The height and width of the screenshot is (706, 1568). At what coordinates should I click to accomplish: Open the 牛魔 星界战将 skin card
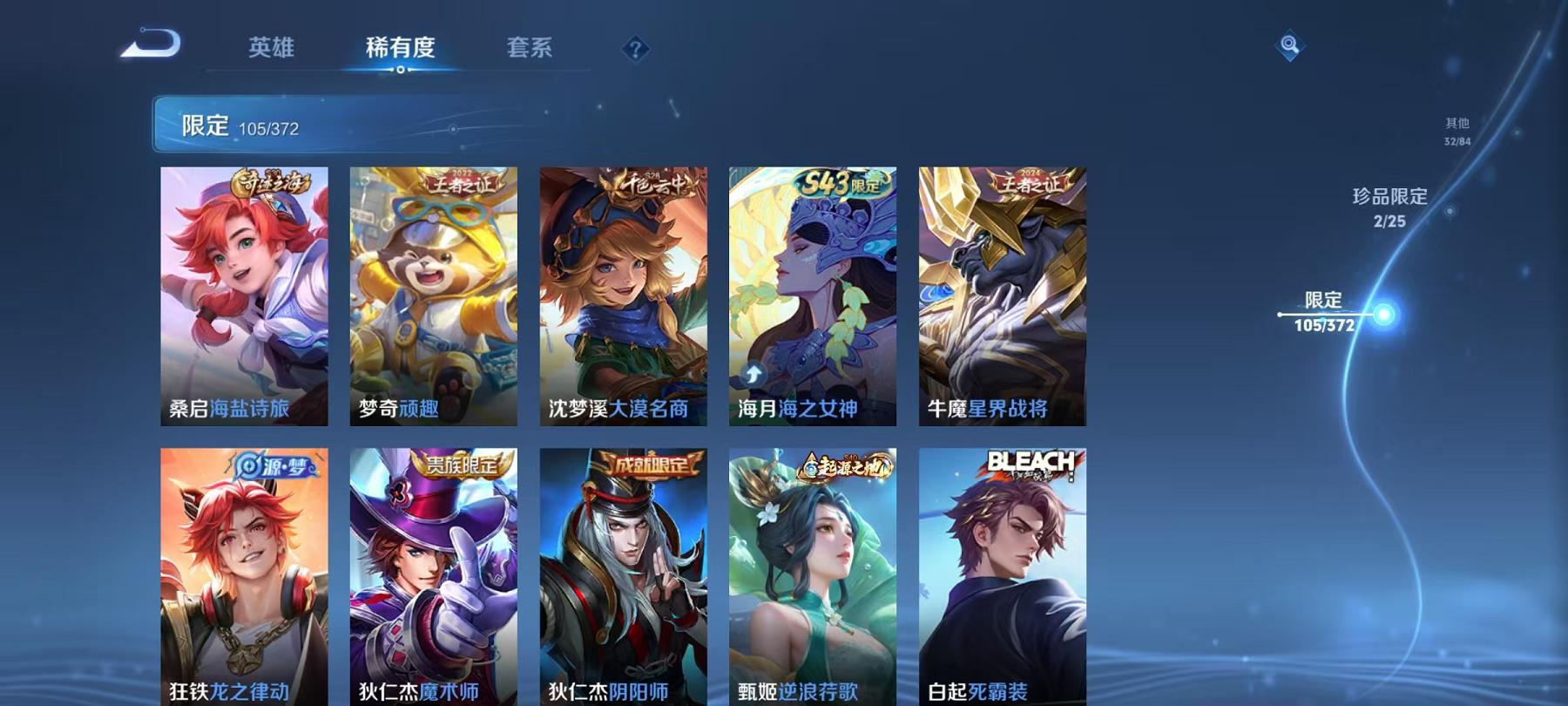tap(1001, 292)
